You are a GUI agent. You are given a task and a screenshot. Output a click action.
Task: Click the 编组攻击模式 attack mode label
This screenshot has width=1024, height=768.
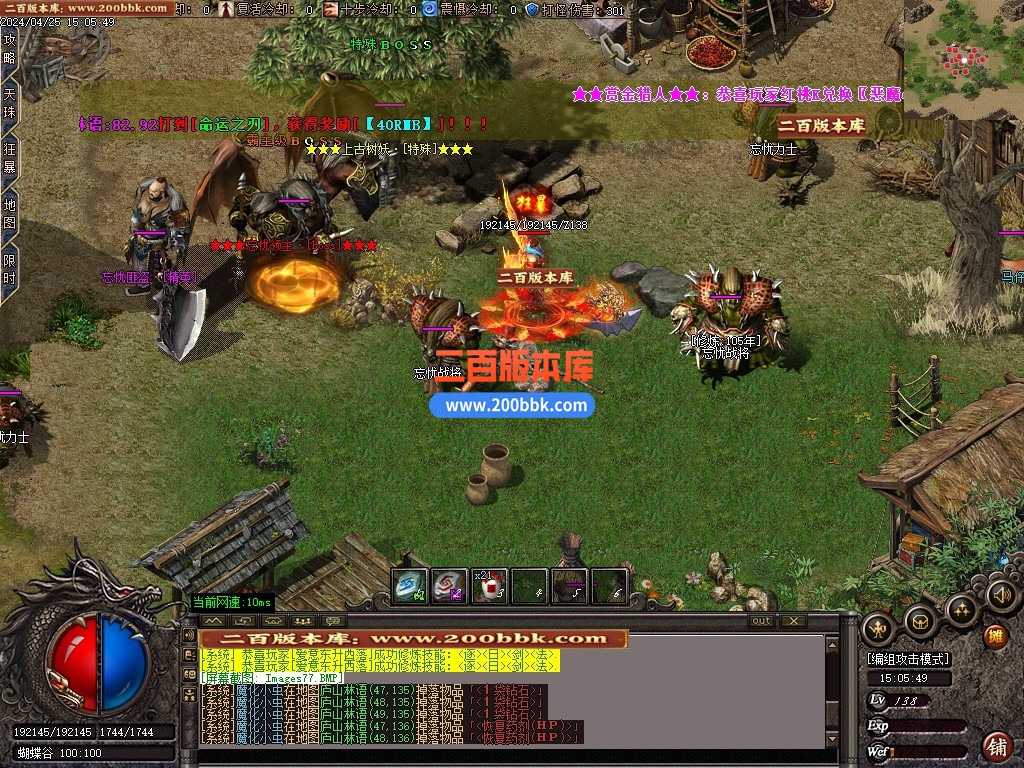pyautogui.click(x=909, y=660)
